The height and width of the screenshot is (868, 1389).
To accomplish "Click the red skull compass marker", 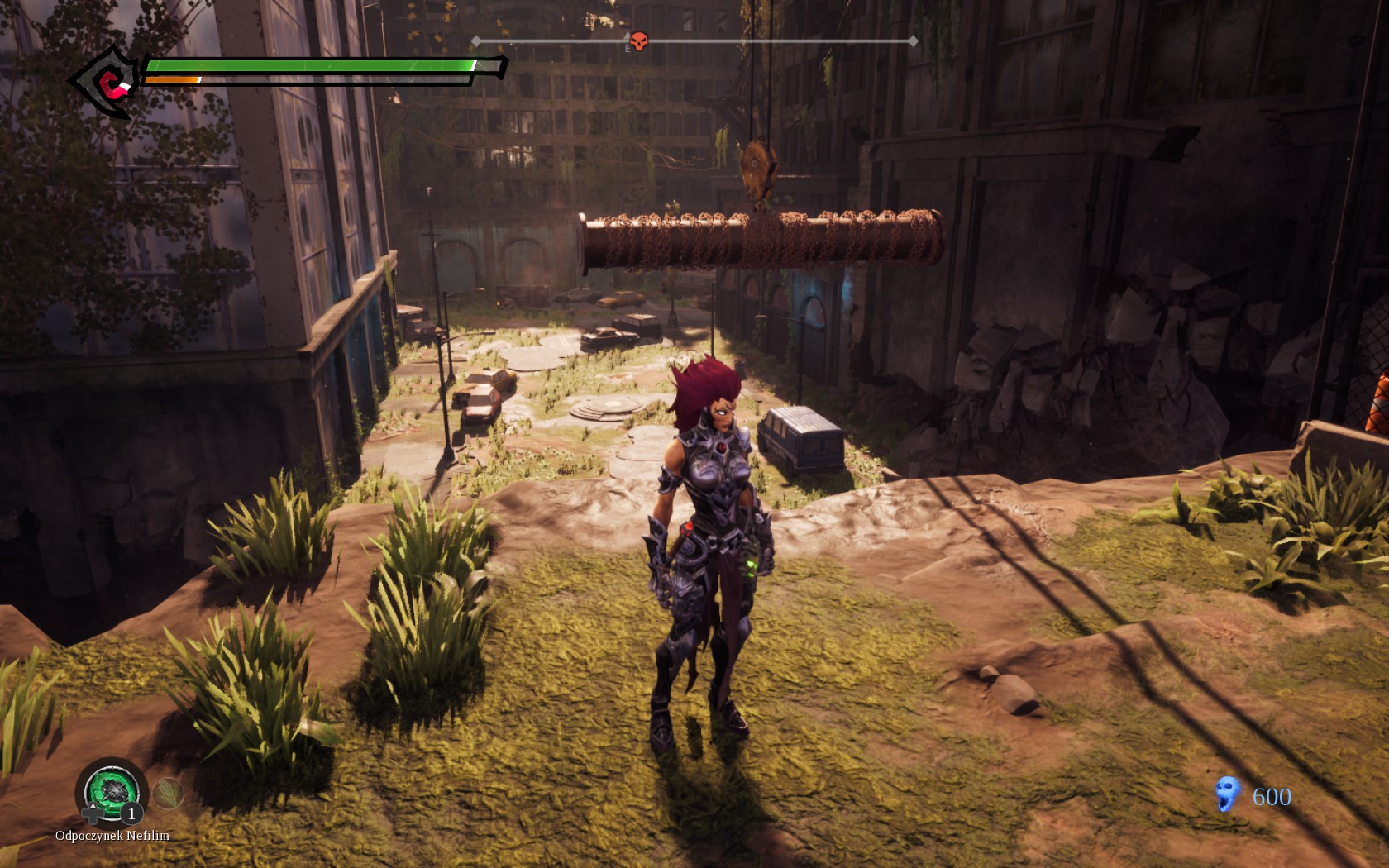I will (638, 41).
